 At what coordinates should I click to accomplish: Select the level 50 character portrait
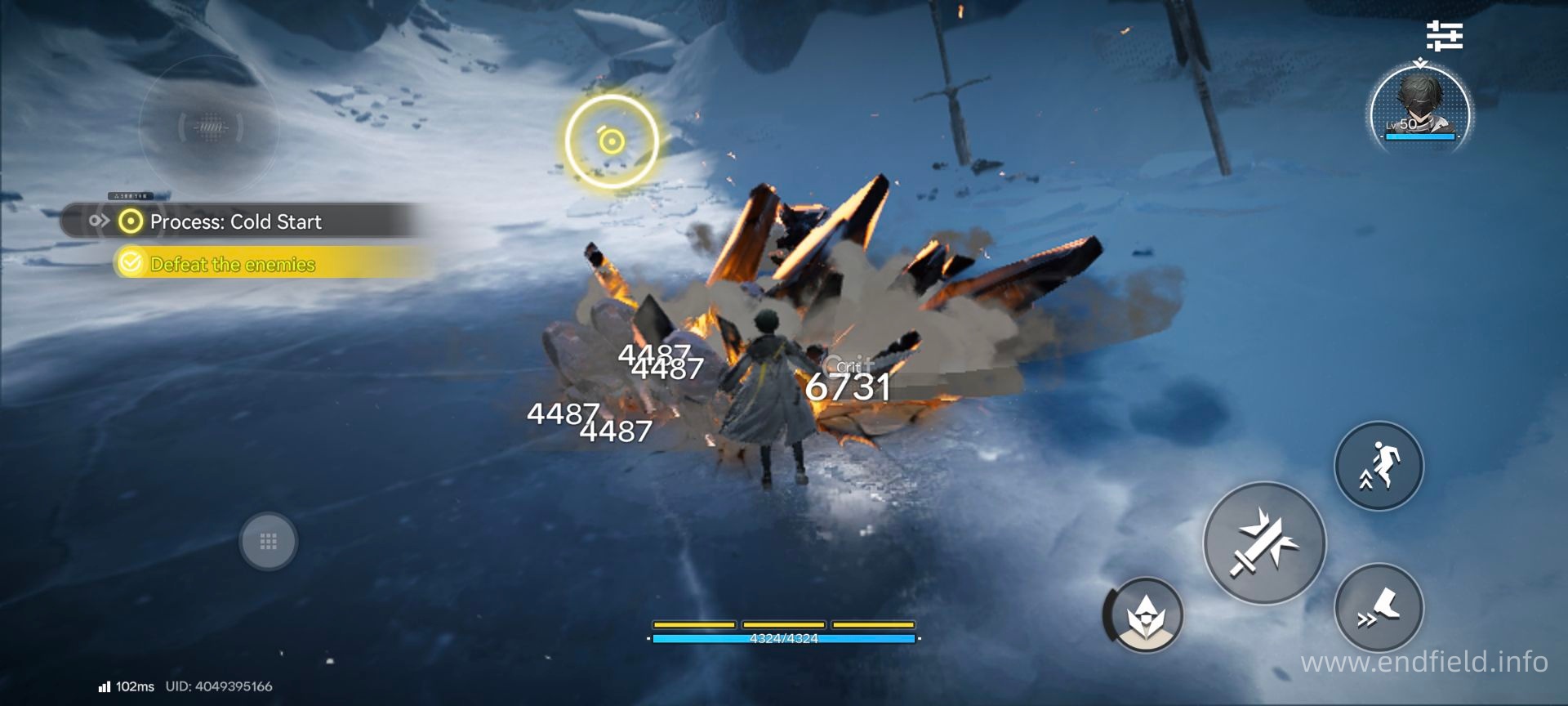(x=1420, y=106)
